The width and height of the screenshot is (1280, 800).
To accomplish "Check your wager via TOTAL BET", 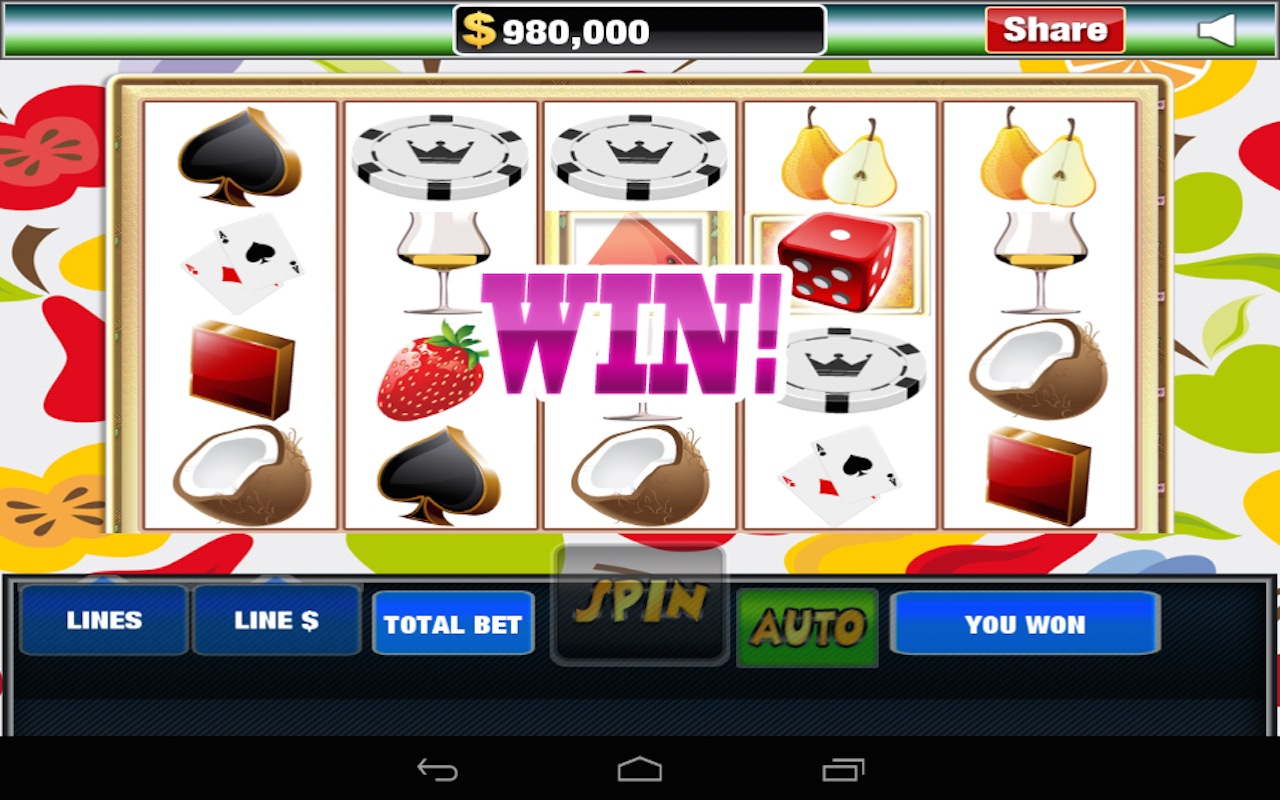I will pos(453,623).
